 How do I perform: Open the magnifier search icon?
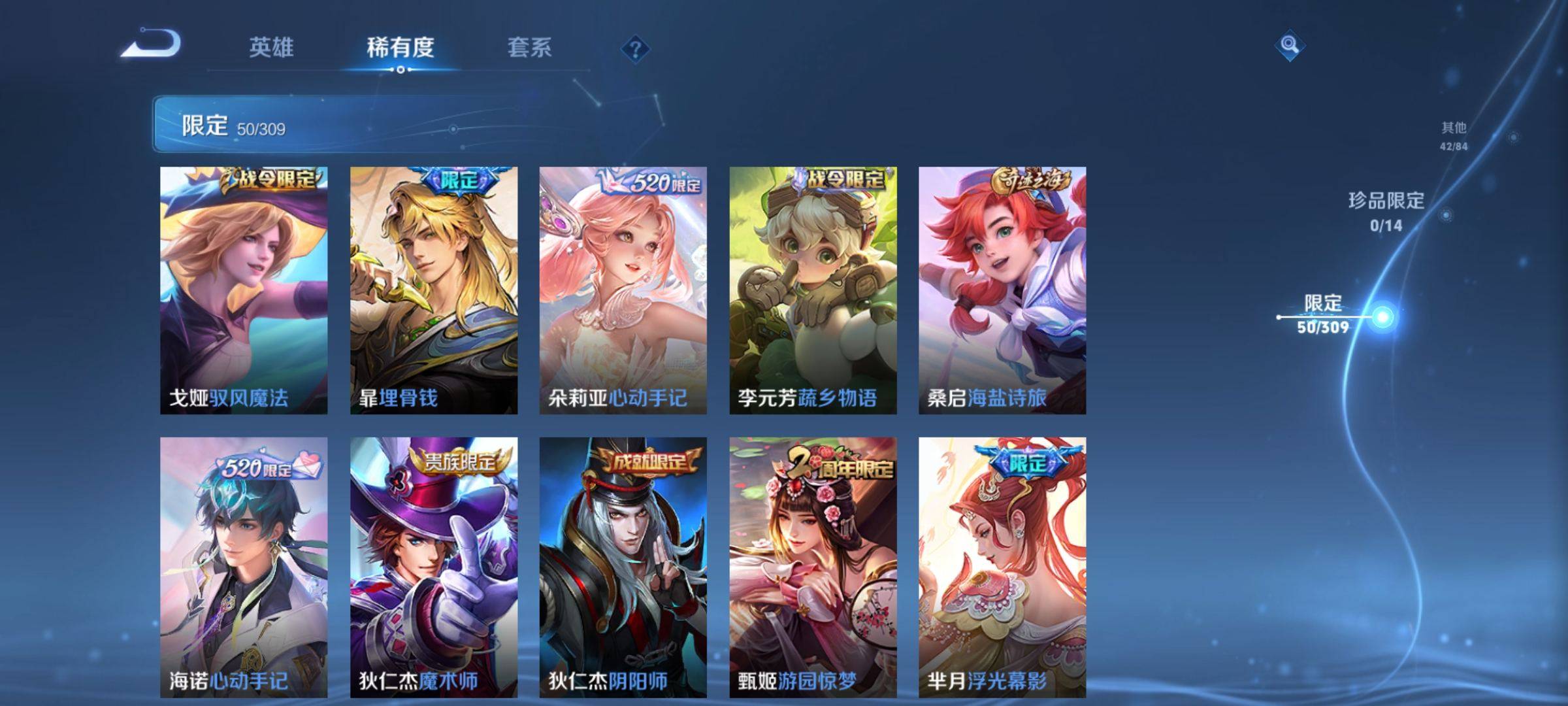click(1289, 45)
